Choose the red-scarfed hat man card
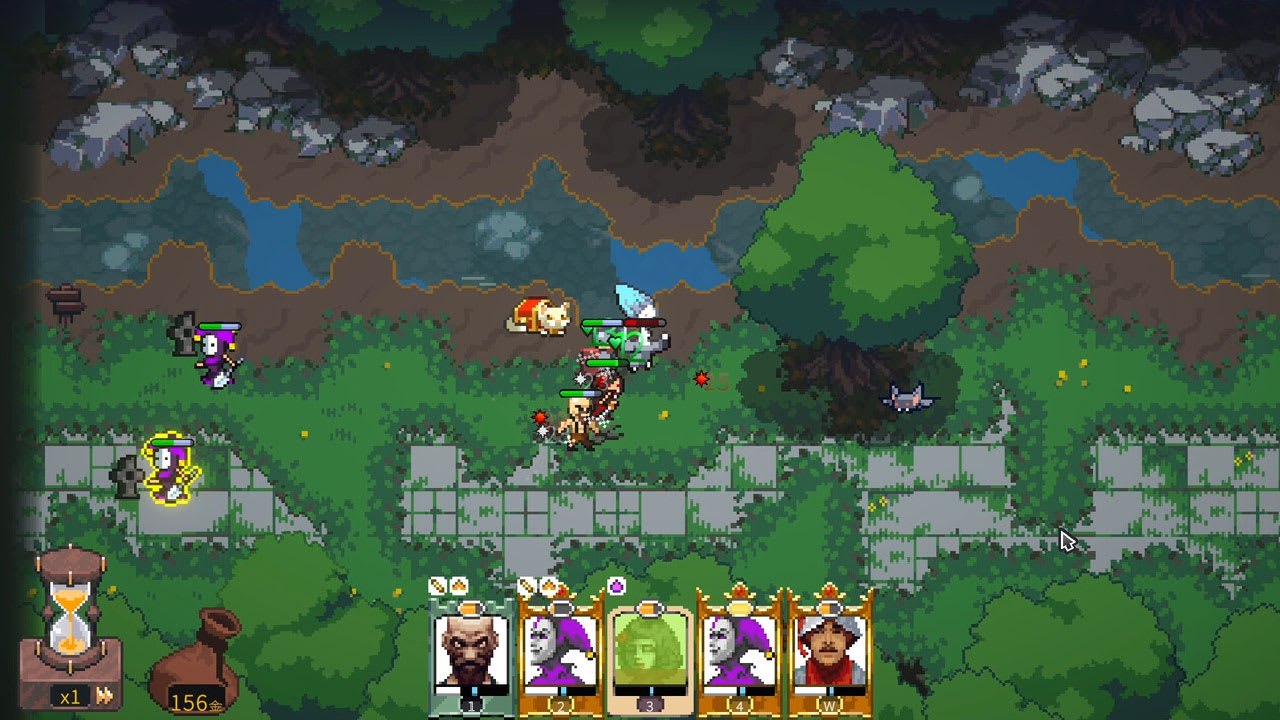 coord(829,652)
